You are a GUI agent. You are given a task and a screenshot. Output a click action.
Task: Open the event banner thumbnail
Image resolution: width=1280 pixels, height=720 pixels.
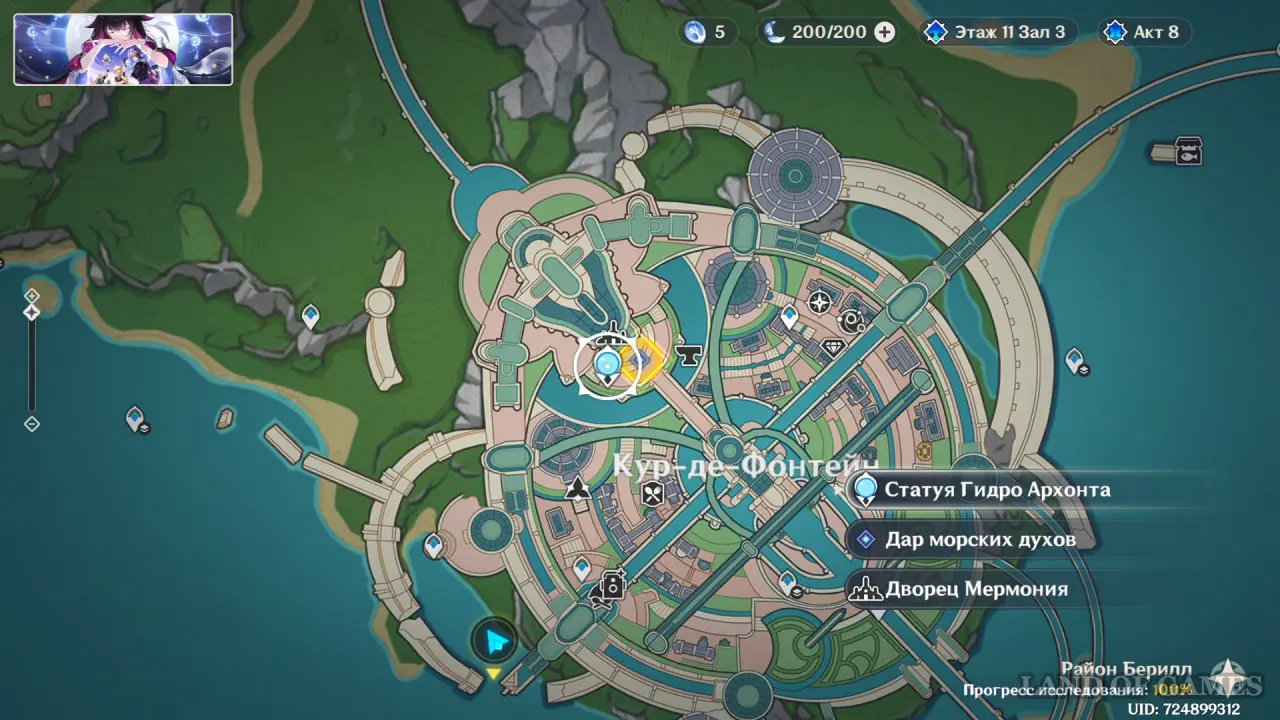[123, 49]
